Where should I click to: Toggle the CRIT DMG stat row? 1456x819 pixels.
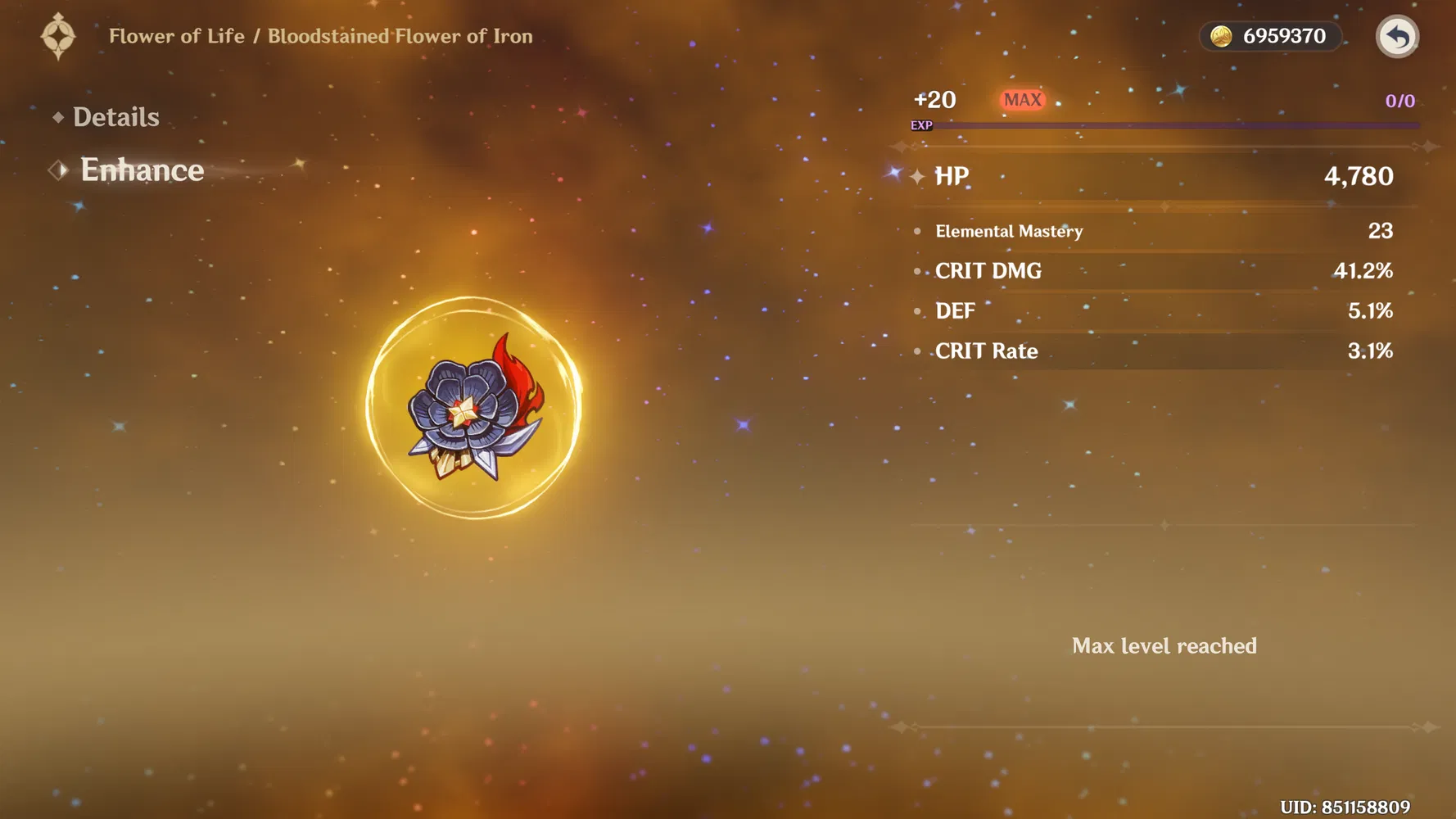click(x=988, y=271)
